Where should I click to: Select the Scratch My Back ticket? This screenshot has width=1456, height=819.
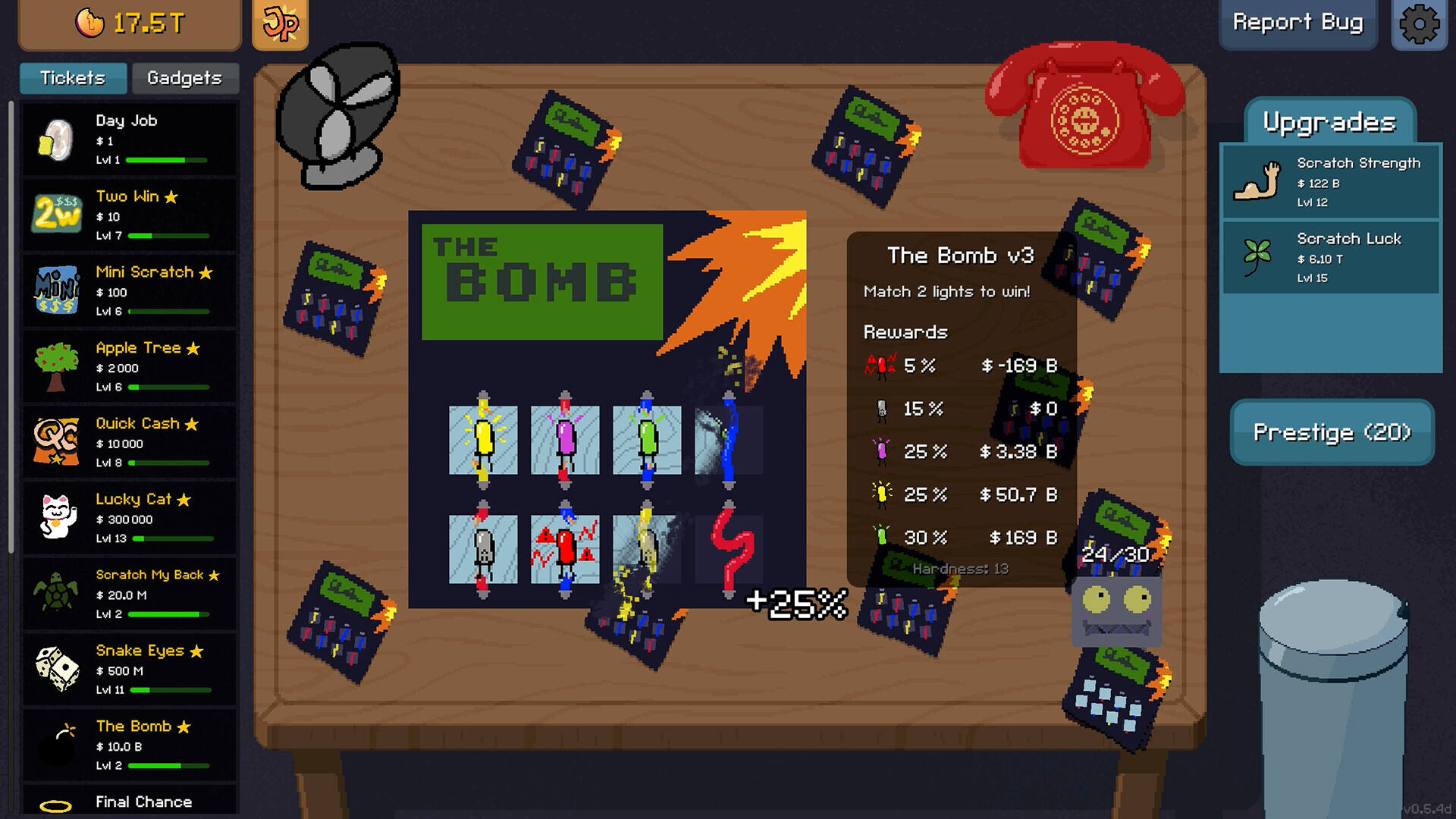click(129, 595)
